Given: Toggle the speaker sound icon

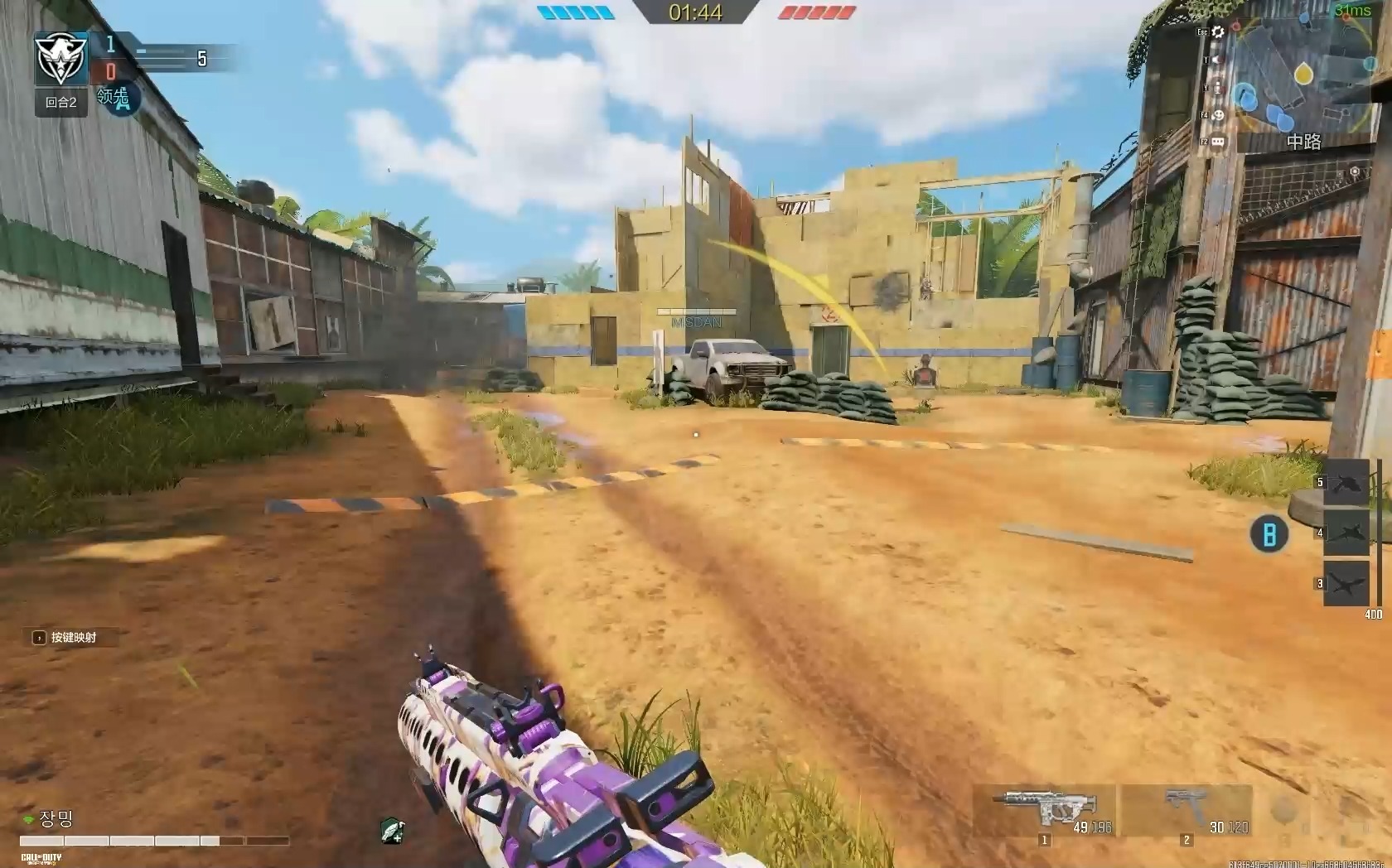Looking at the screenshot, I should (1217, 60).
